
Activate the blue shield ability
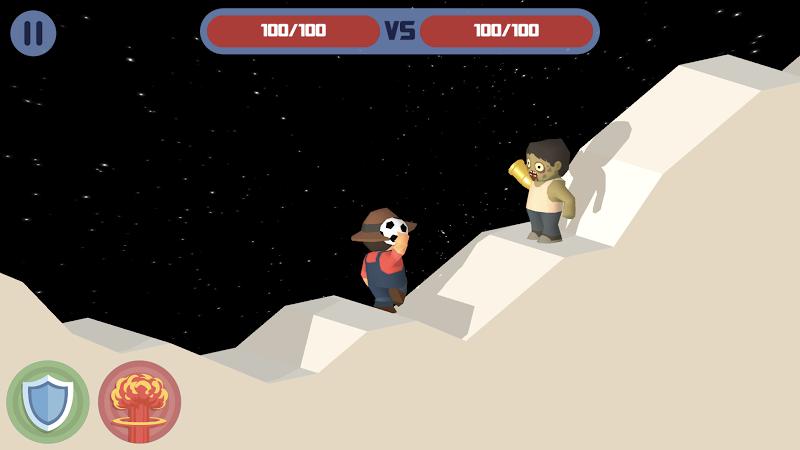pyautogui.click(x=47, y=402)
